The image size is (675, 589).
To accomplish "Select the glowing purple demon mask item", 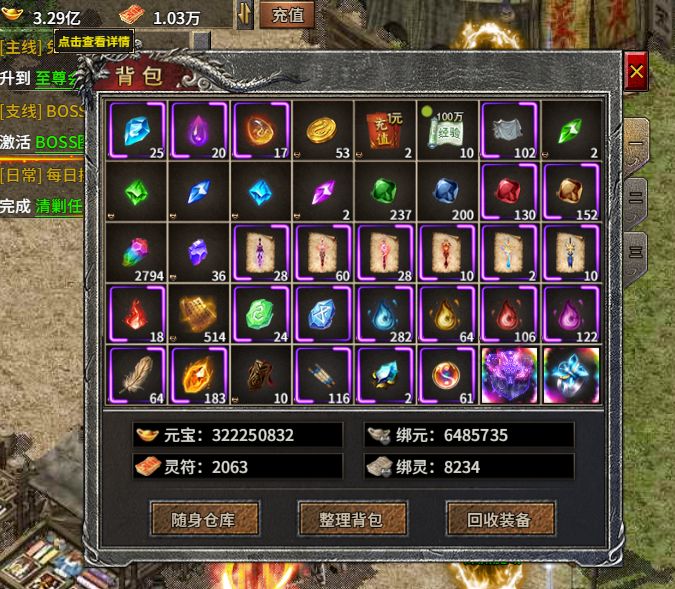I will pos(510,375).
